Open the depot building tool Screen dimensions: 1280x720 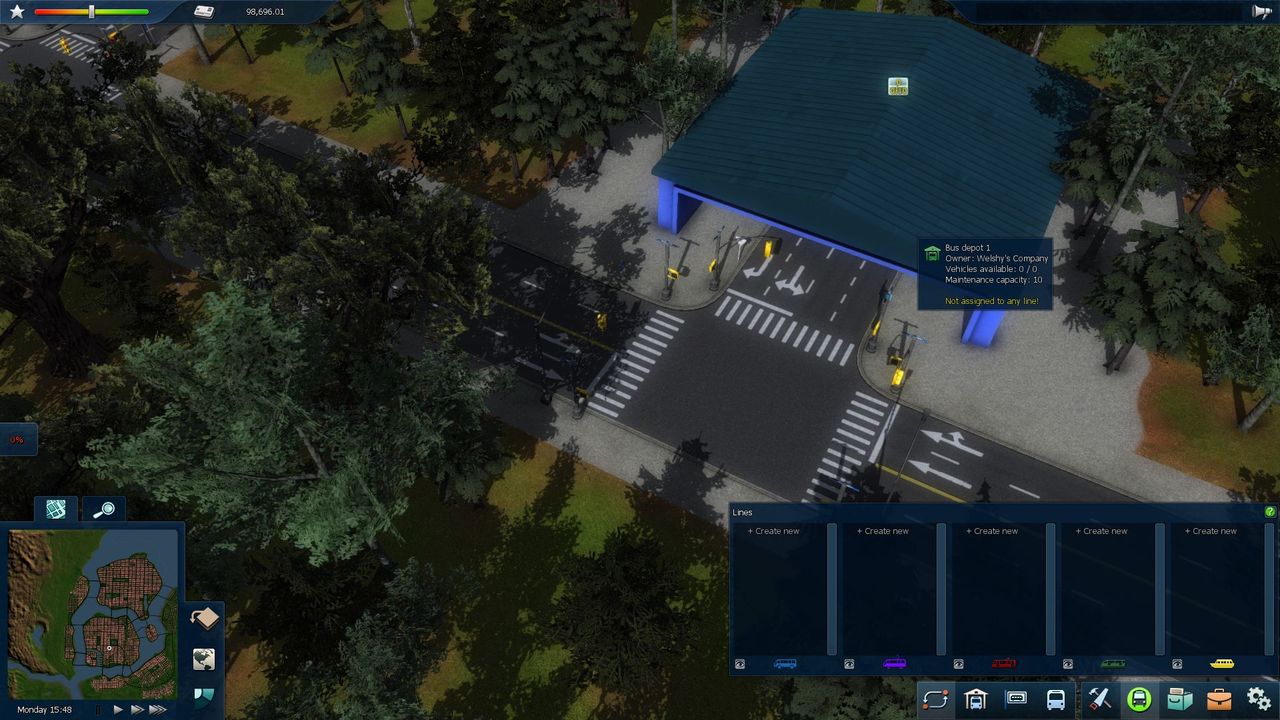point(975,699)
